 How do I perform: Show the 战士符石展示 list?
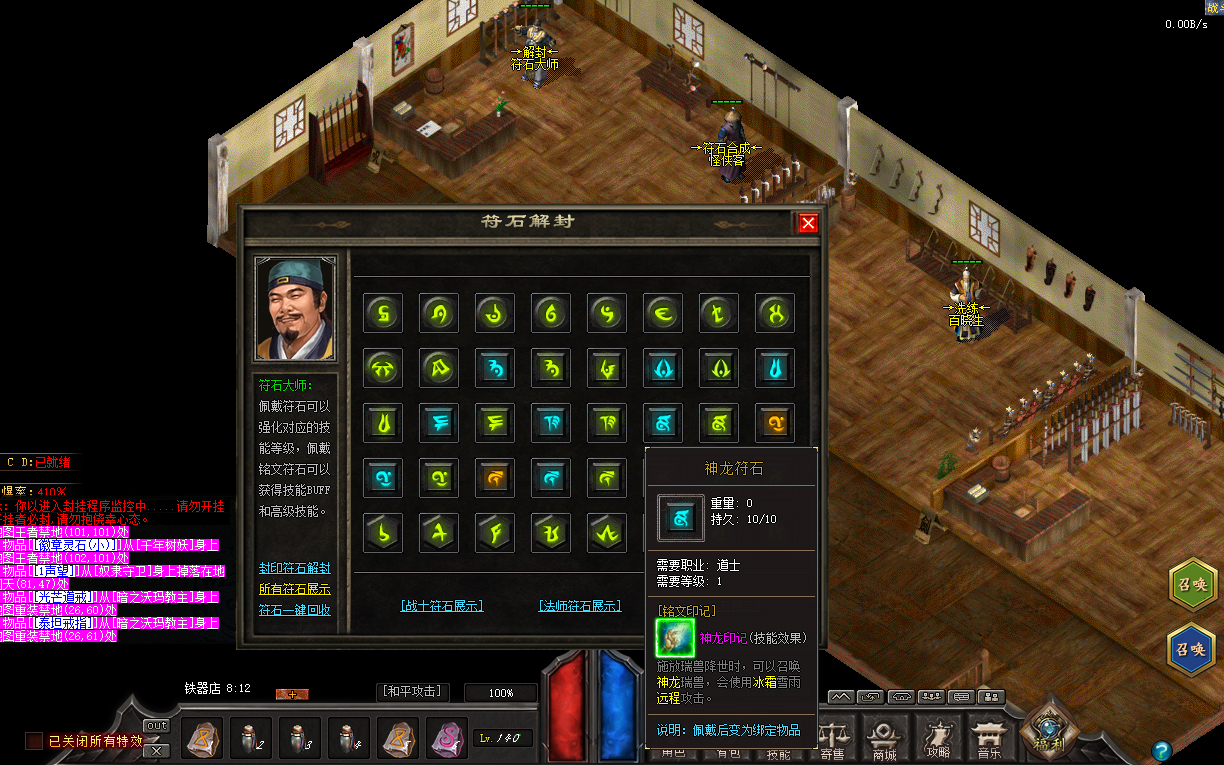coord(441,606)
